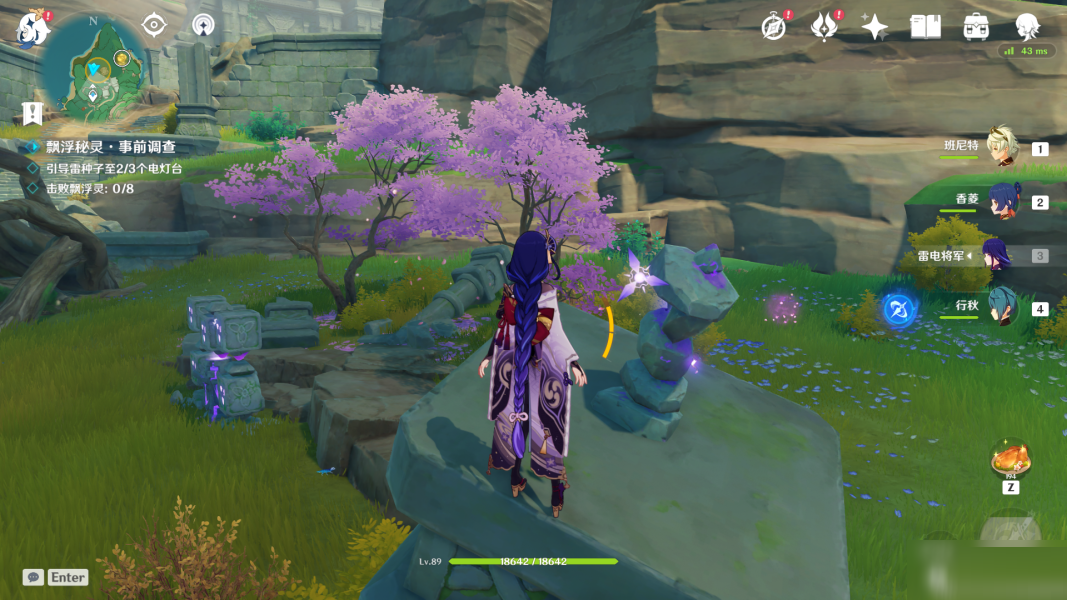This screenshot has height=600, width=1067.
Task: Click the round icon right of target icon
Action: click(x=204, y=25)
